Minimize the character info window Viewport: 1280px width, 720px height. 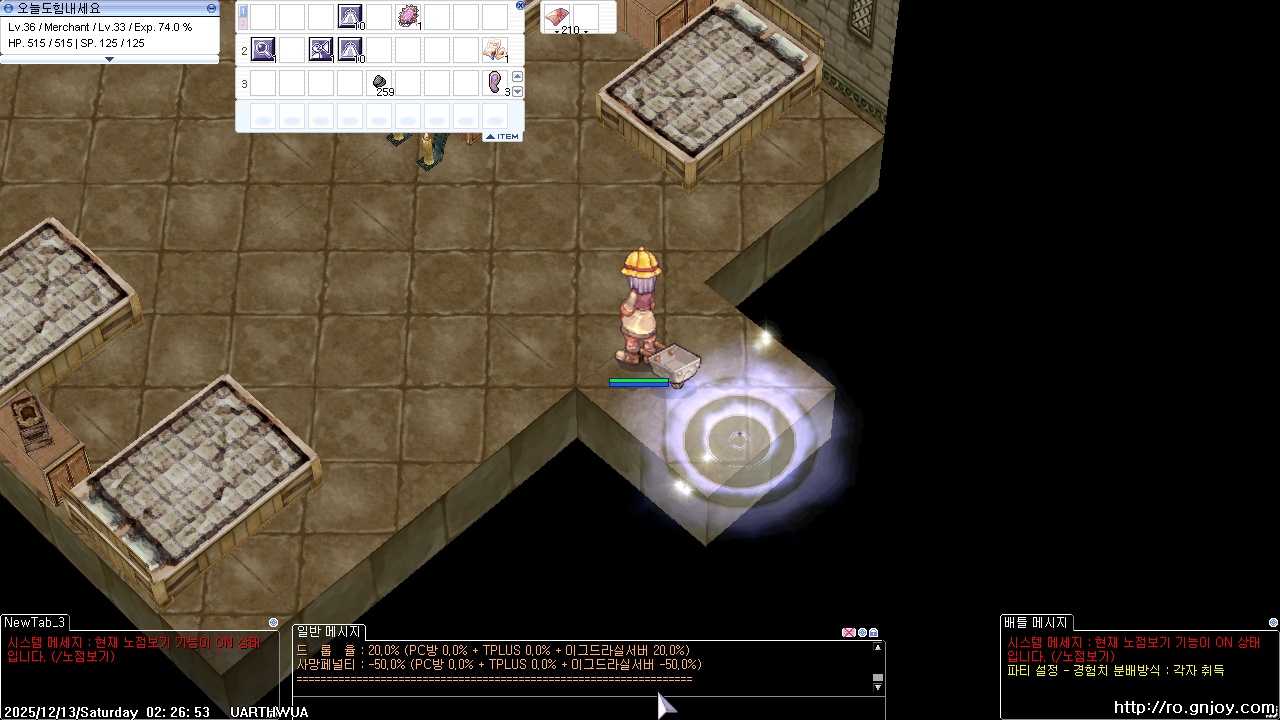[x=211, y=8]
